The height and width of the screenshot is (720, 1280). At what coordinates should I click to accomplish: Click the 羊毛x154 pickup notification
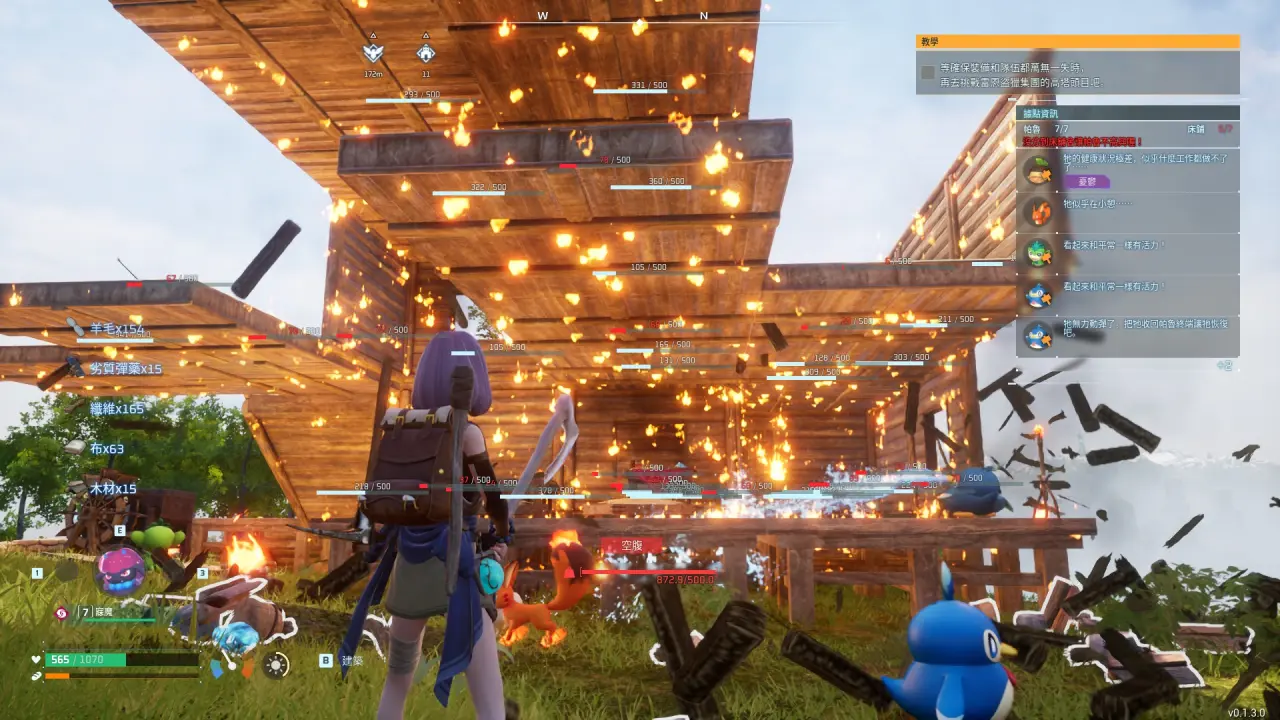pyautogui.click(x=117, y=329)
